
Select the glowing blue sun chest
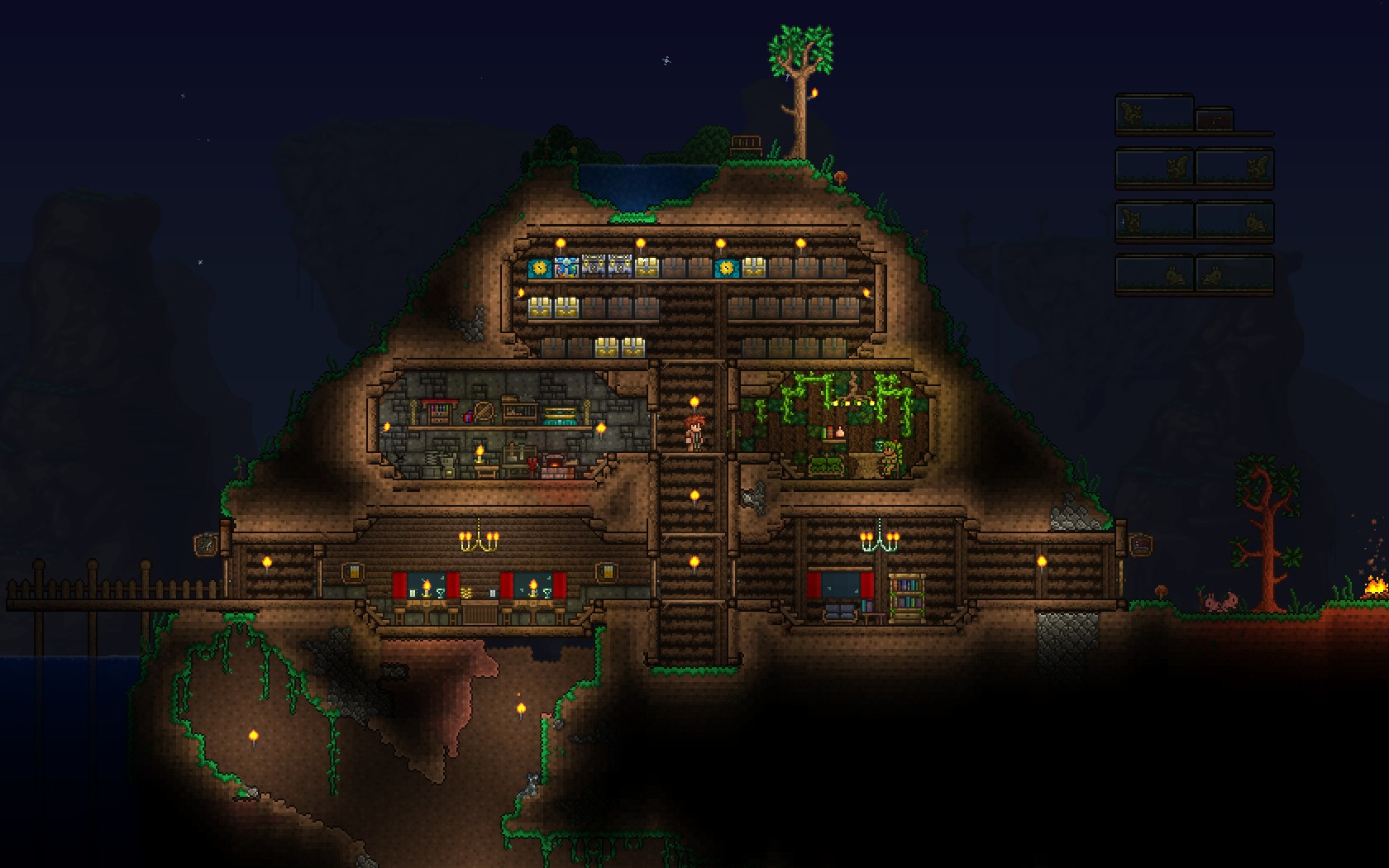(x=539, y=268)
